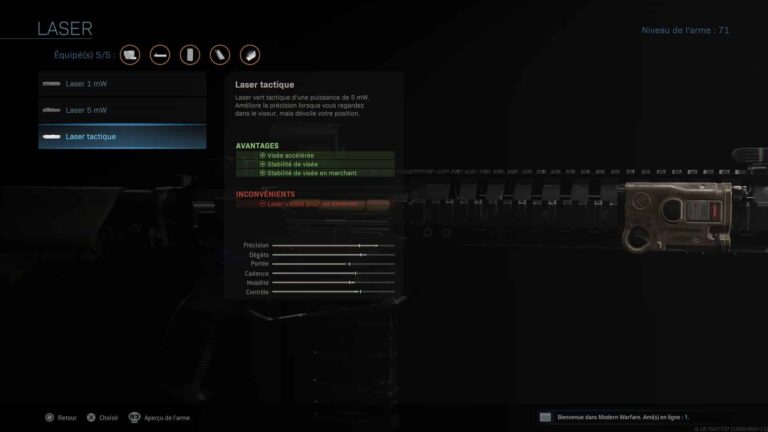Choose the Laser 5 mW option

click(x=122, y=109)
